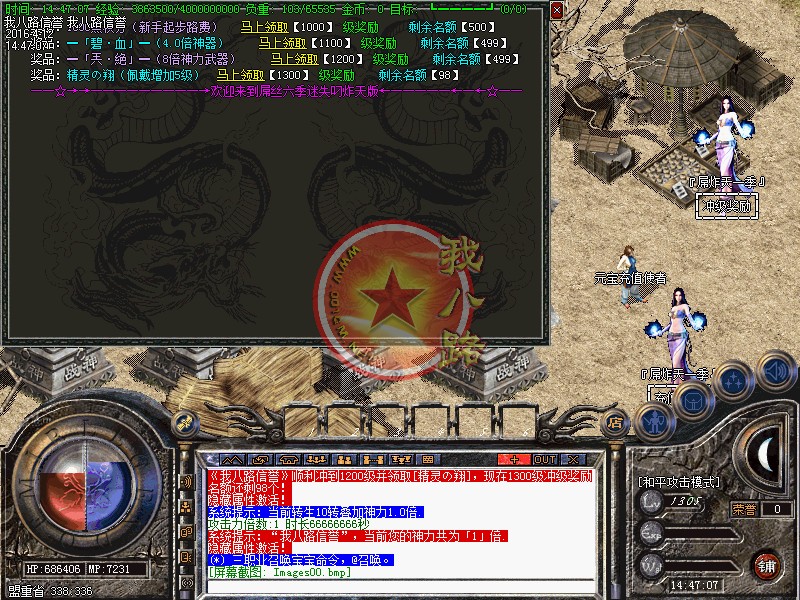Click the red plus chat button

click(x=512, y=458)
